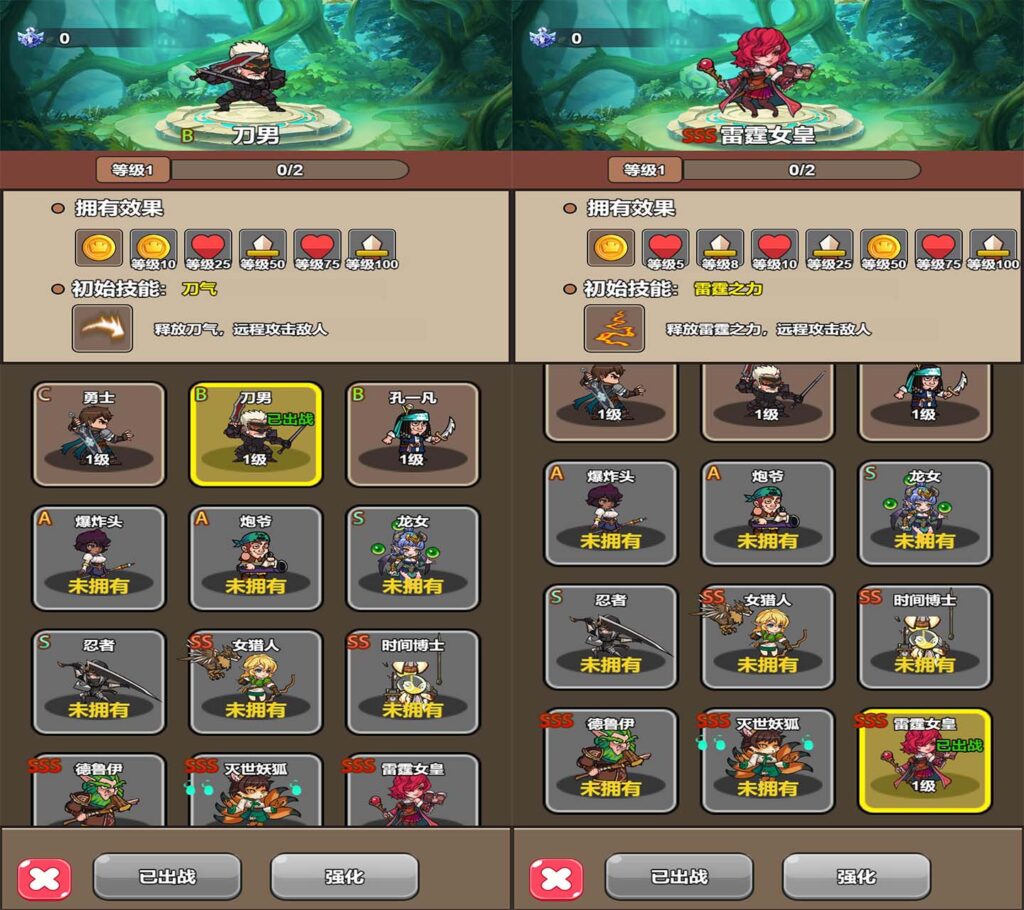The width and height of the screenshot is (1024, 910).
Task: Click the 已出战 button on the 雷霆女皇 screen
Action: (x=679, y=877)
